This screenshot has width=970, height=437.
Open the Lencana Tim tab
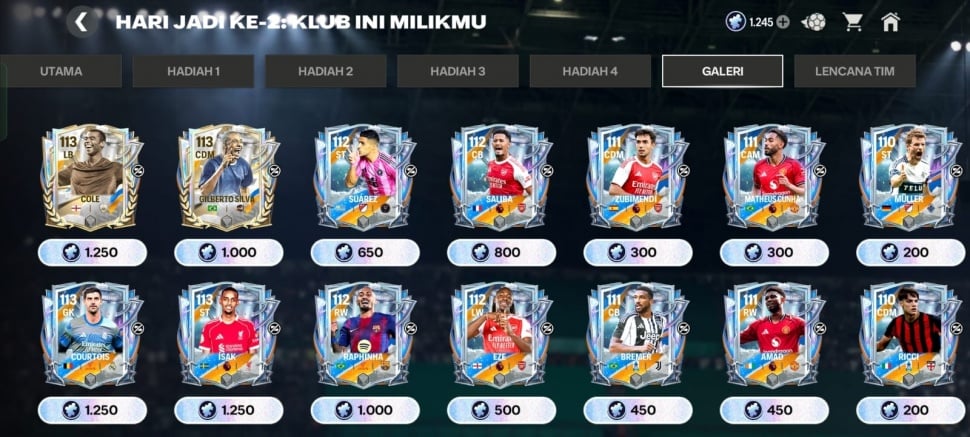853,71
